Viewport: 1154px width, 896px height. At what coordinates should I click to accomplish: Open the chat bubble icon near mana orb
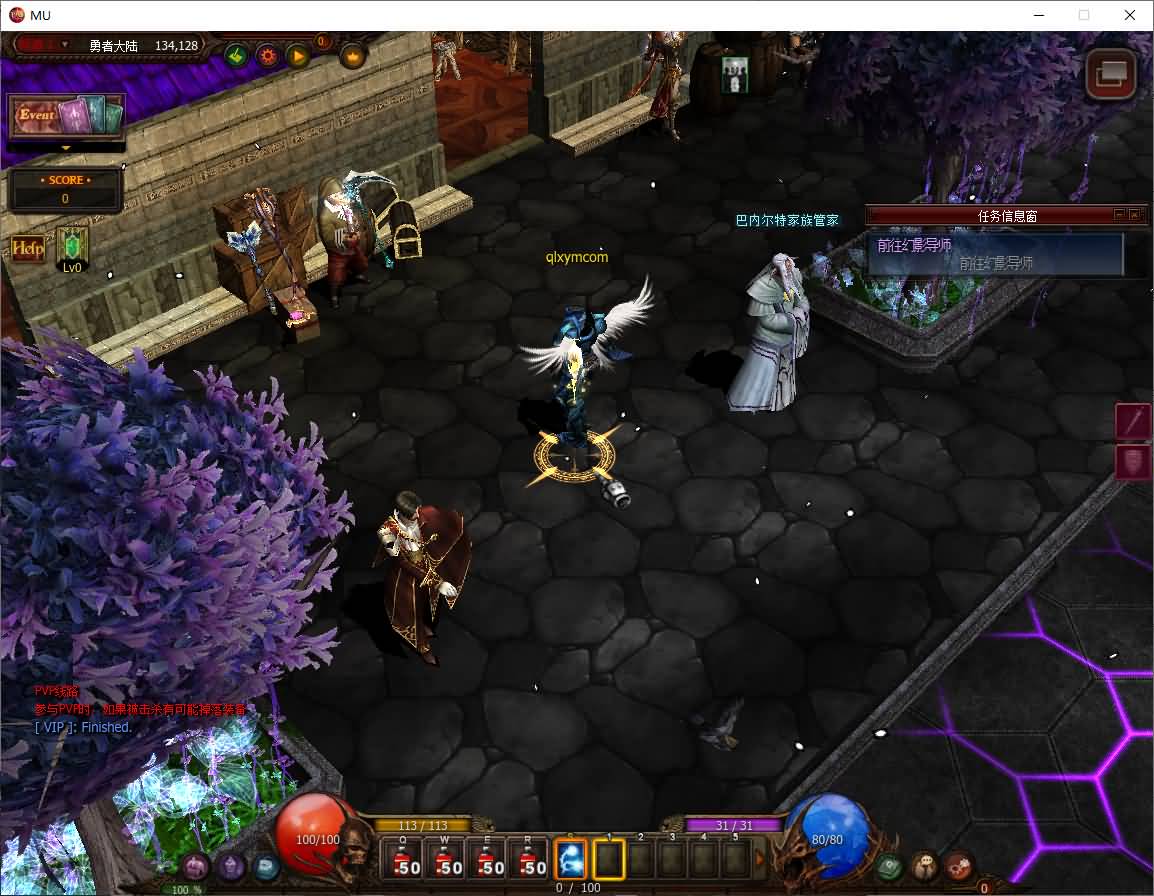(925, 863)
